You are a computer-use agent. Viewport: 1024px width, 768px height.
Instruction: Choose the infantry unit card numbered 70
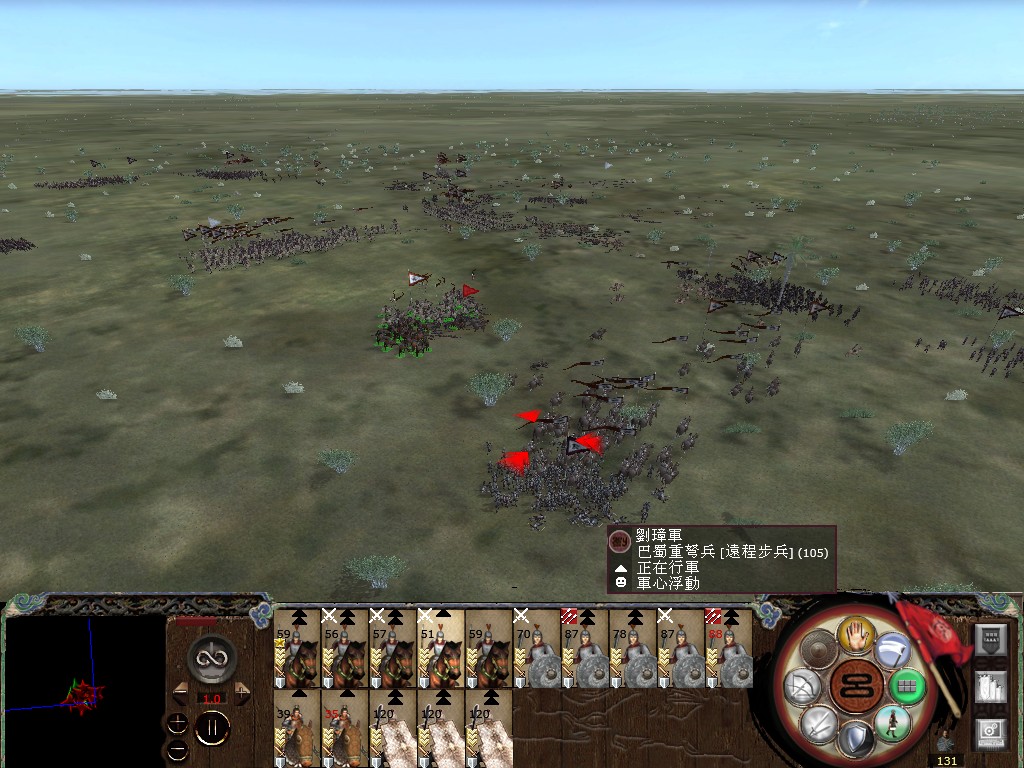[536, 648]
